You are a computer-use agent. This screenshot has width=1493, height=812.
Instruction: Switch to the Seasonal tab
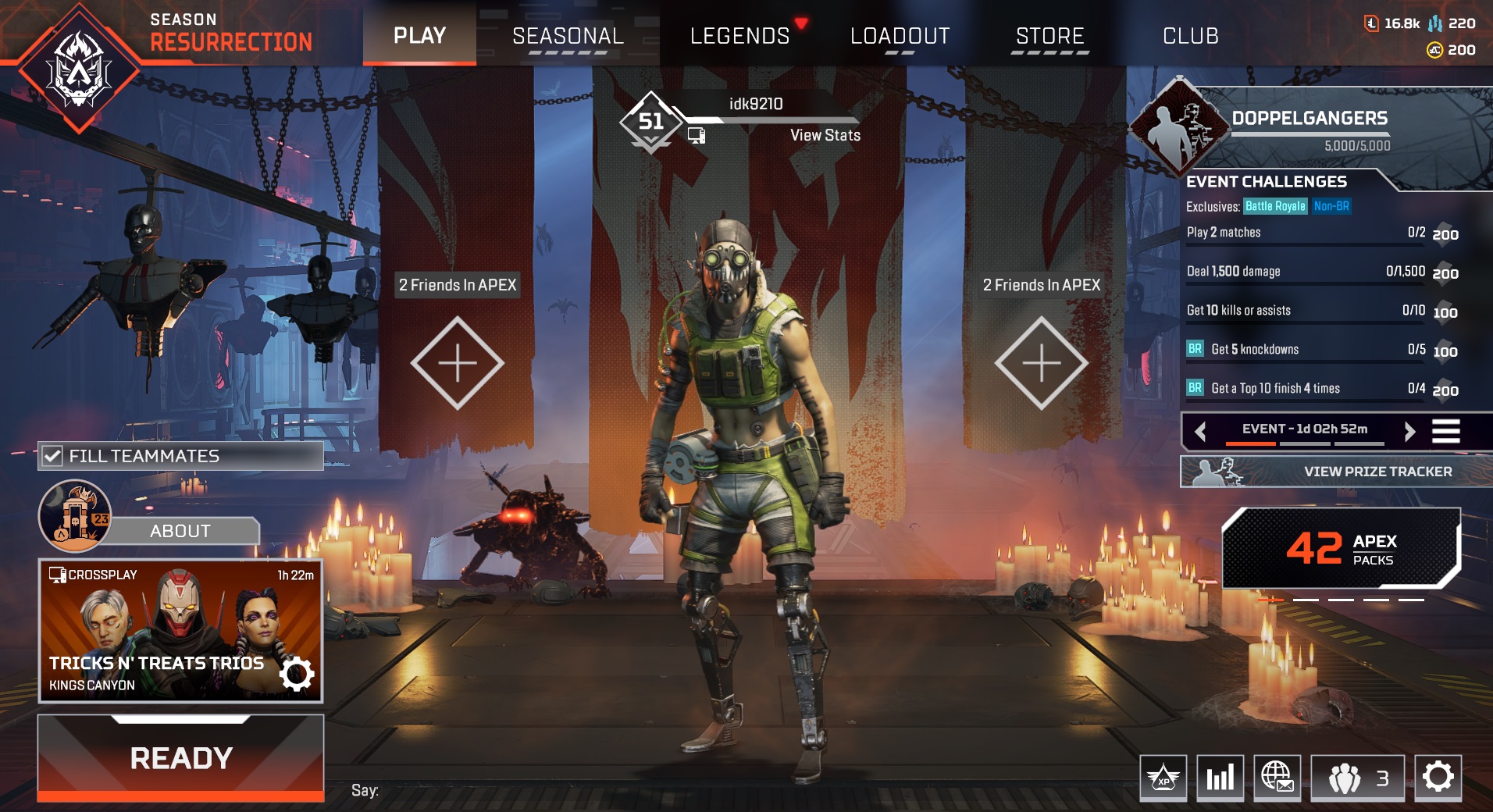pyautogui.click(x=567, y=34)
